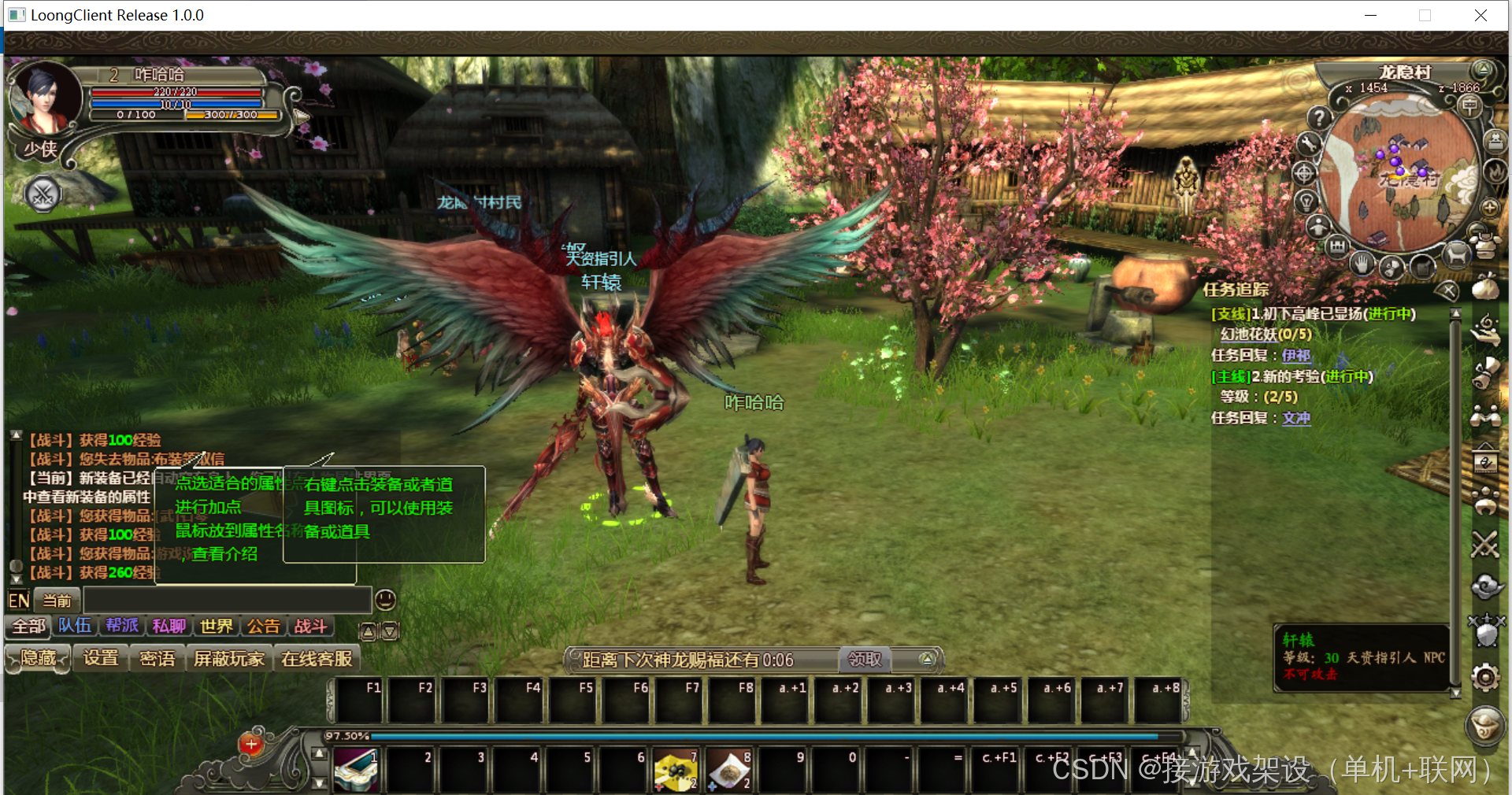Open the smiley emoji picker
This screenshot has height=795, width=1512.
tap(385, 601)
